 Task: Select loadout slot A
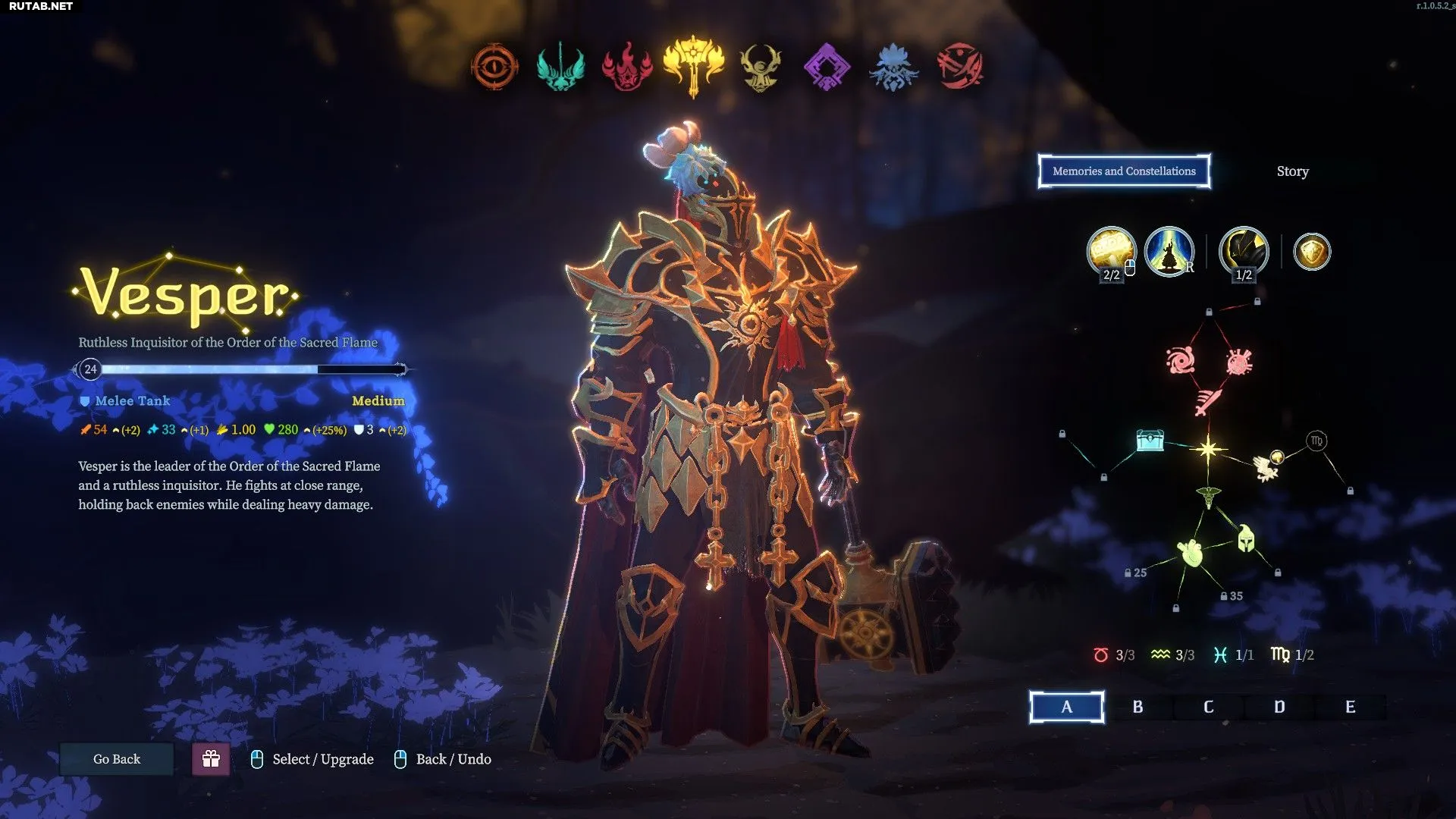[x=1066, y=707]
